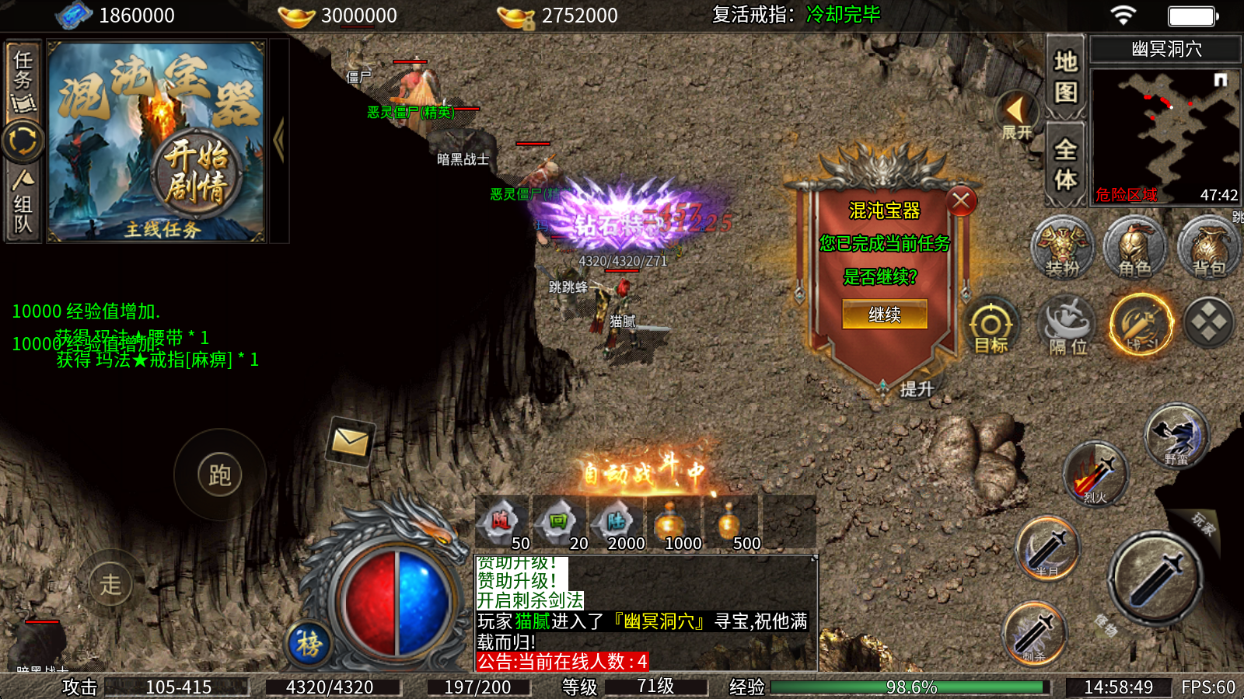
Task: Open the mail envelope icon
Action: click(350, 441)
